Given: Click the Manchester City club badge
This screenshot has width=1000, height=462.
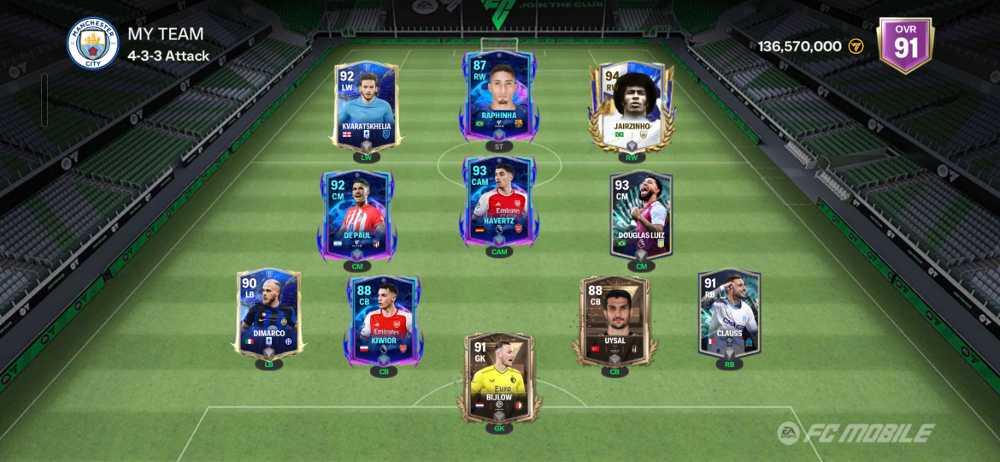Looking at the screenshot, I should 92,44.
